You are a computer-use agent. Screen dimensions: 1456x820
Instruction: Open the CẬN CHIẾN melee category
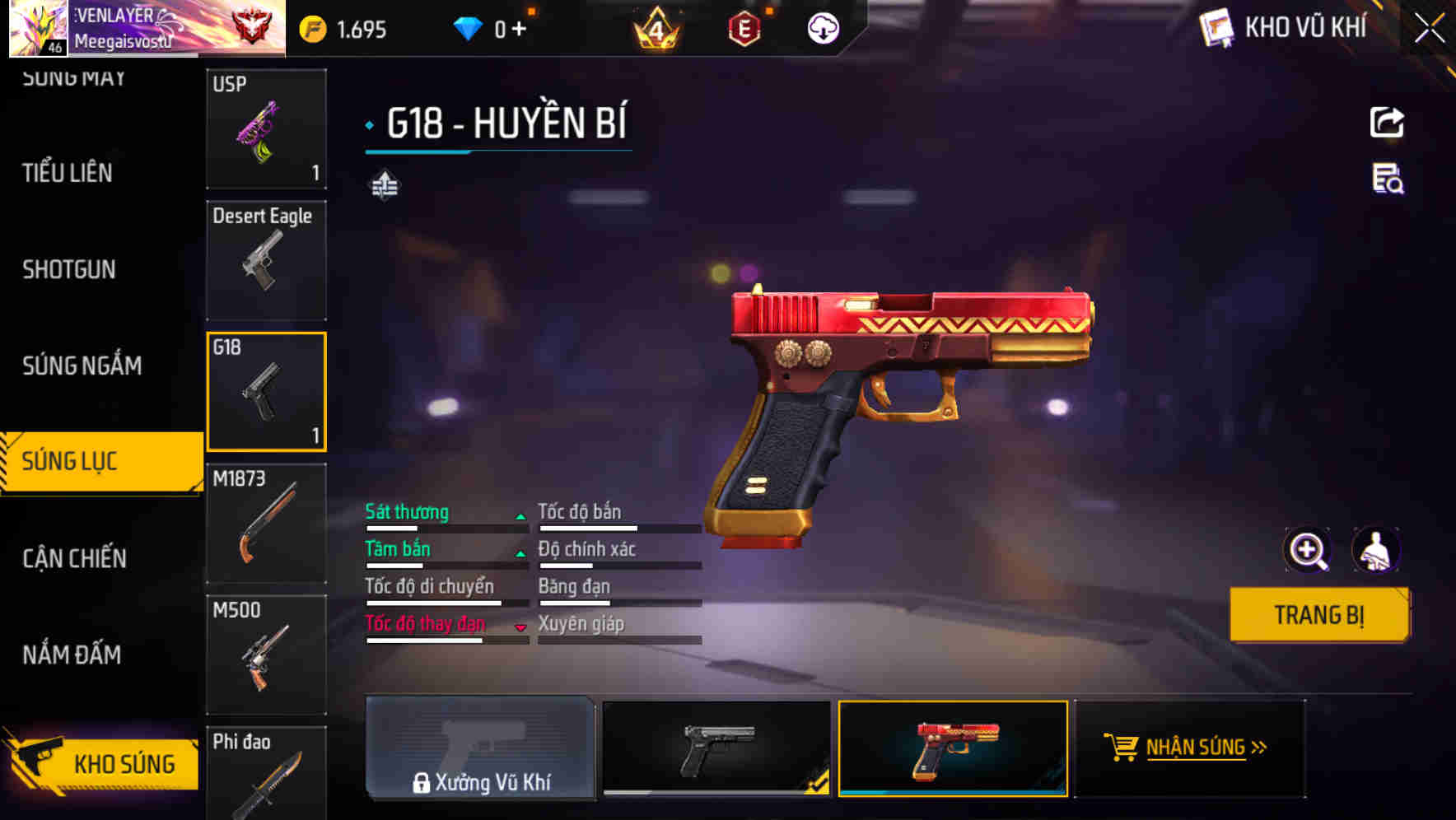tap(74, 558)
